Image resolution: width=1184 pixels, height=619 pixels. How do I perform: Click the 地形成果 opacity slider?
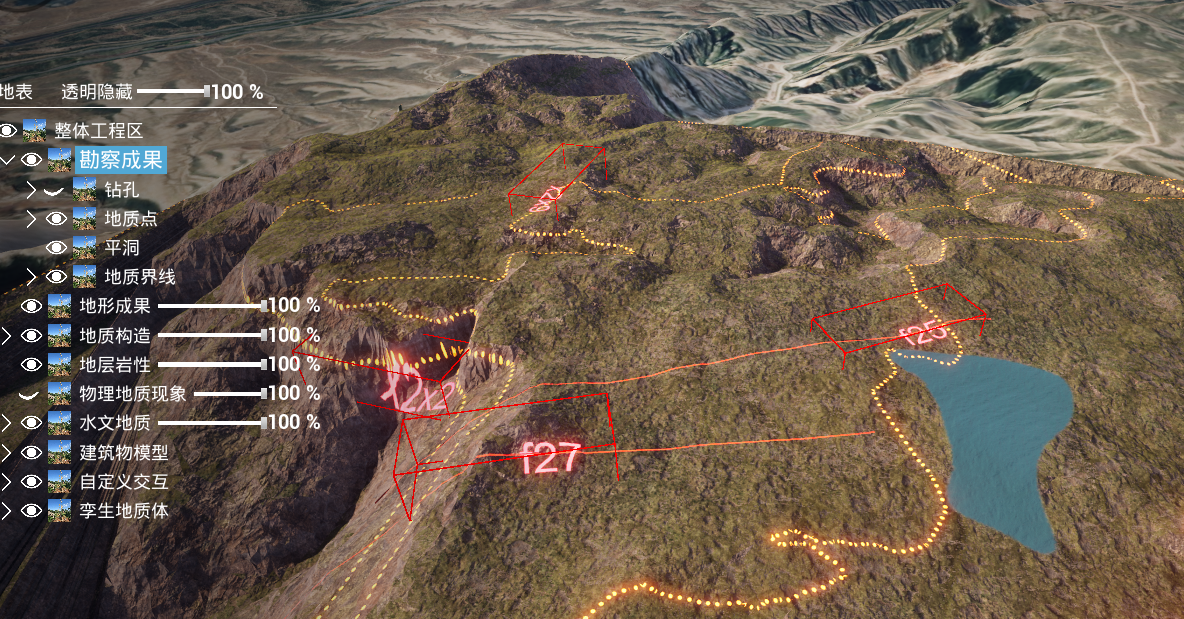click(x=210, y=306)
